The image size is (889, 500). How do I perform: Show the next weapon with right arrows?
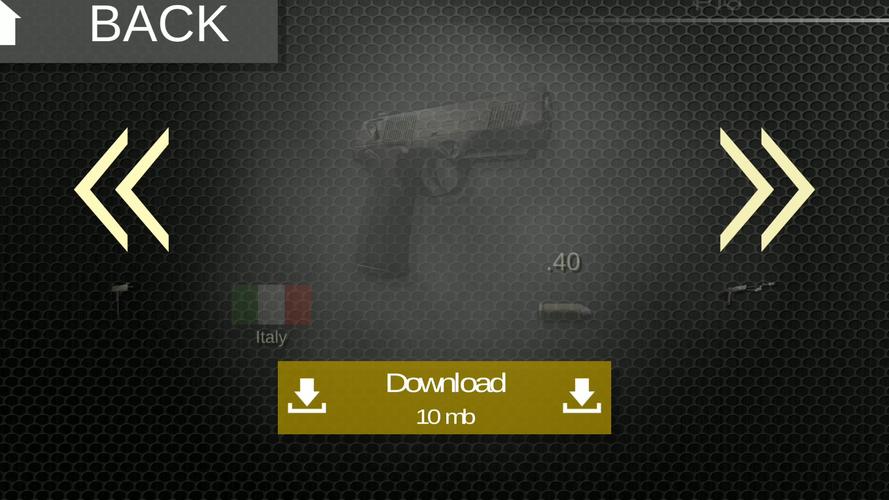pyautogui.click(x=766, y=189)
